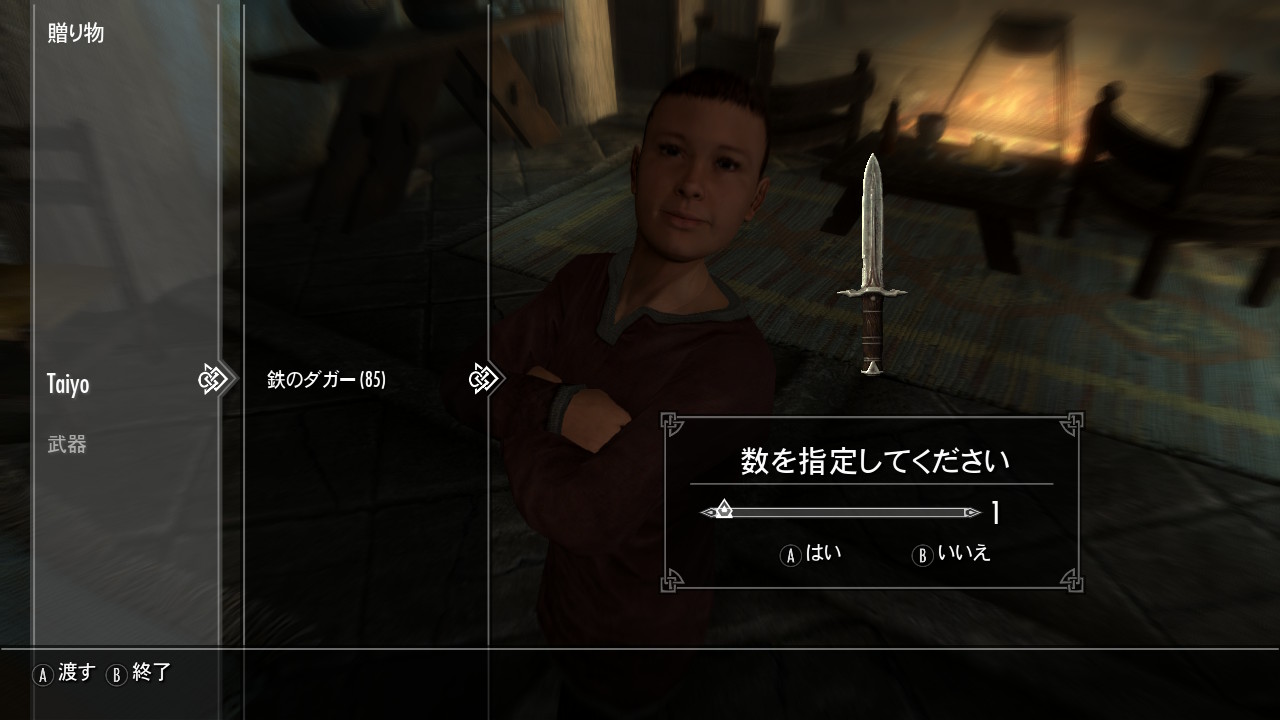Viewport: 1280px width, 720px height.
Task: Choose 渡す to give the item
Action: 65,673
